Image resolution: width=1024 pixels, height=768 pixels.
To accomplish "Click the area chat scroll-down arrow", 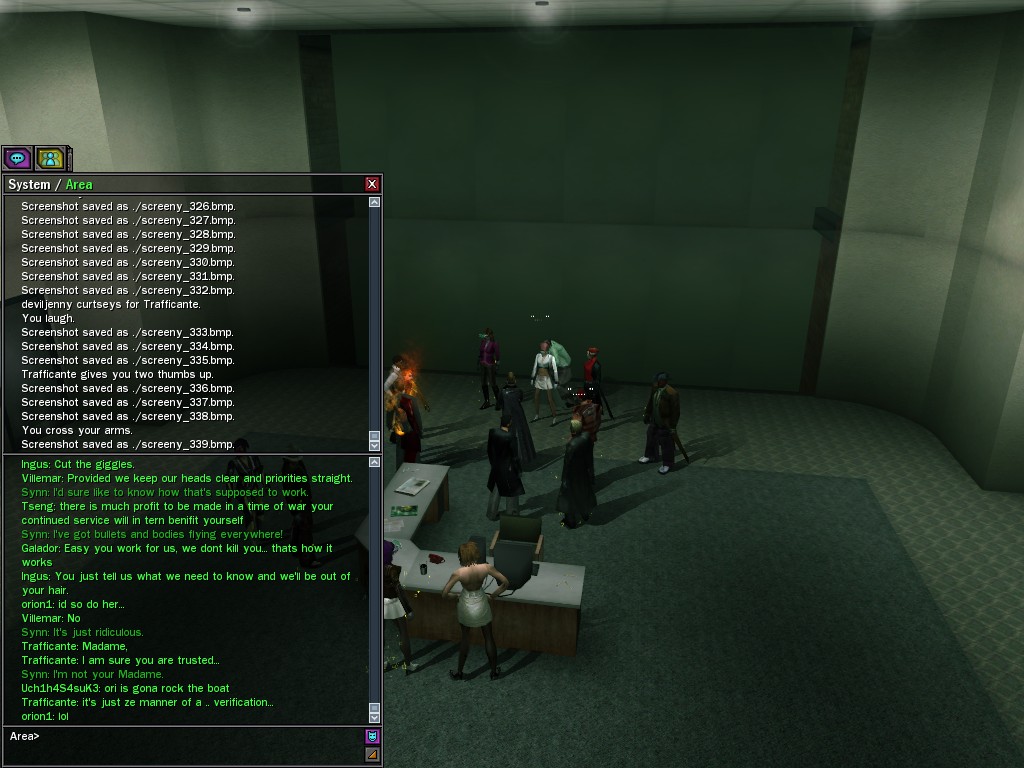I will point(374,716).
